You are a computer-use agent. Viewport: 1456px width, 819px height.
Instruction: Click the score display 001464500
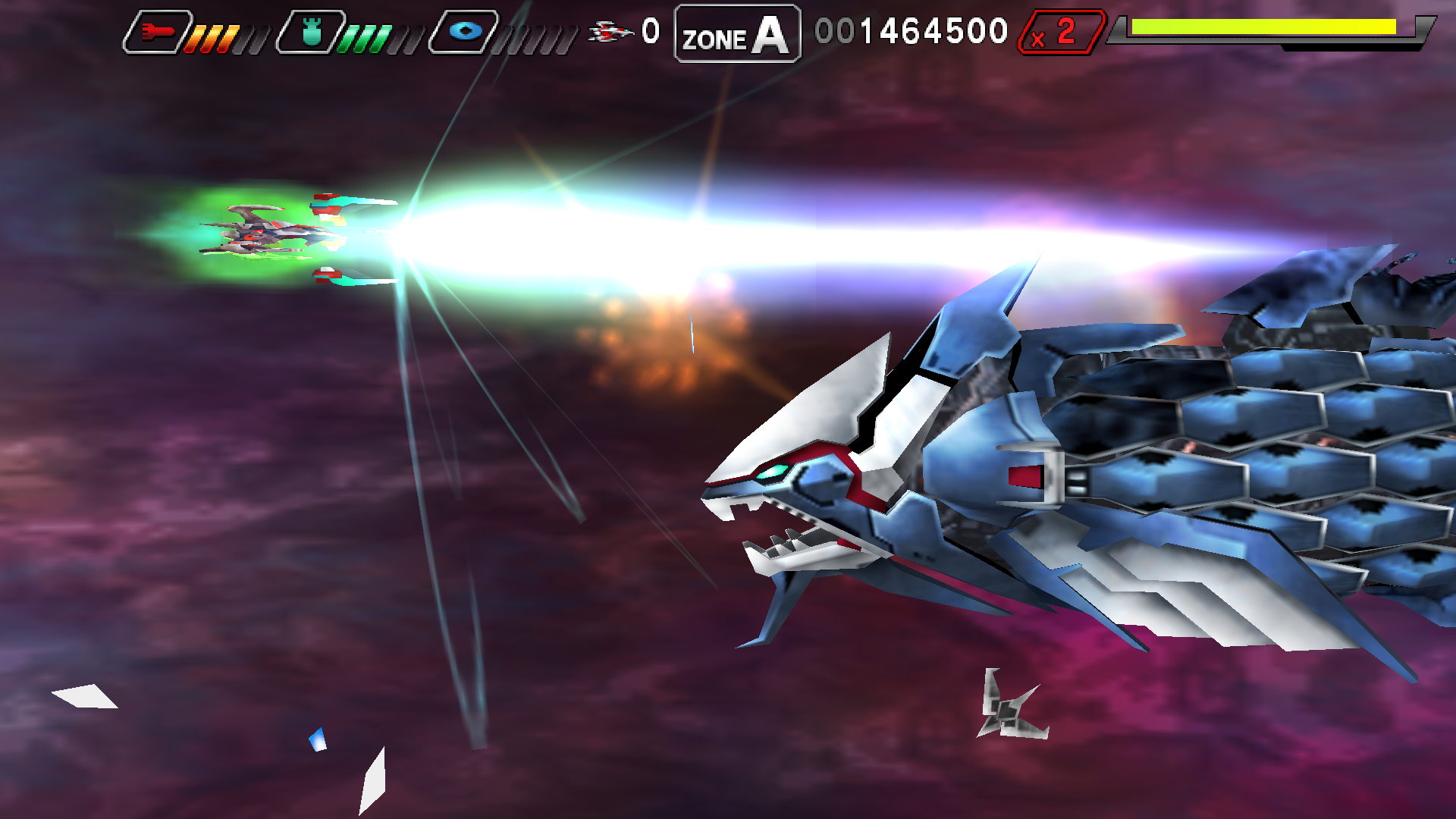click(910, 30)
